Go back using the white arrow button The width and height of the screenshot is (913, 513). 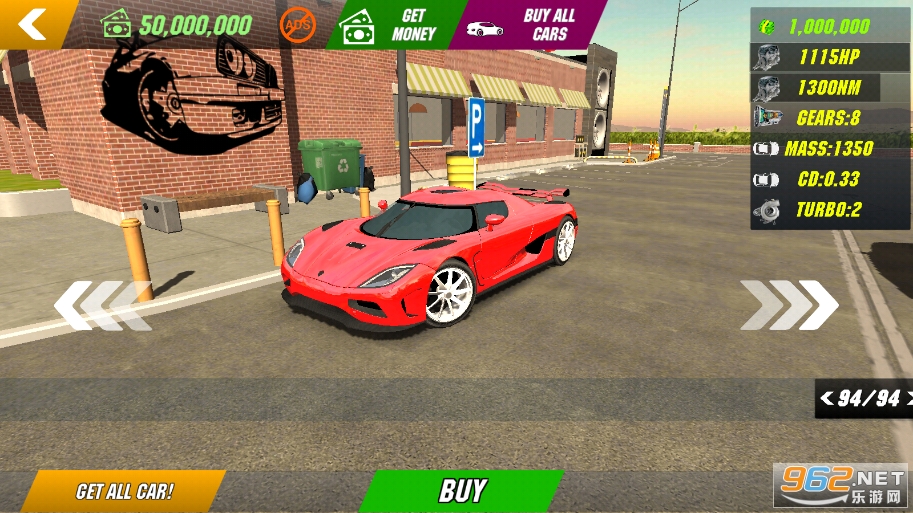pos(33,22)
